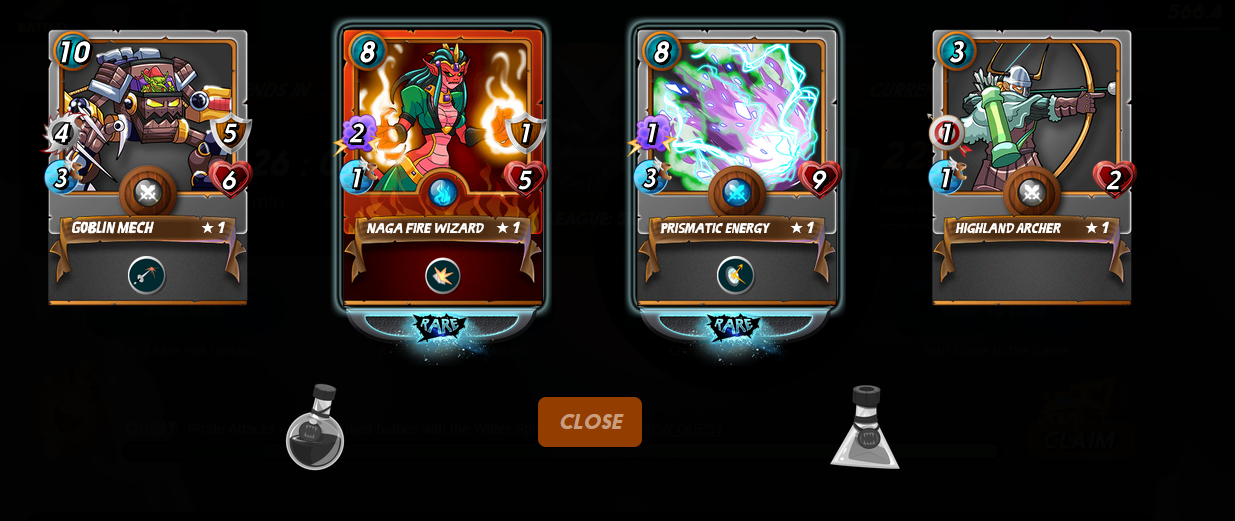Show Goblin Mech's arrow ability icon
Viewport: 1235px width, 521px height.
click(147, 275)
